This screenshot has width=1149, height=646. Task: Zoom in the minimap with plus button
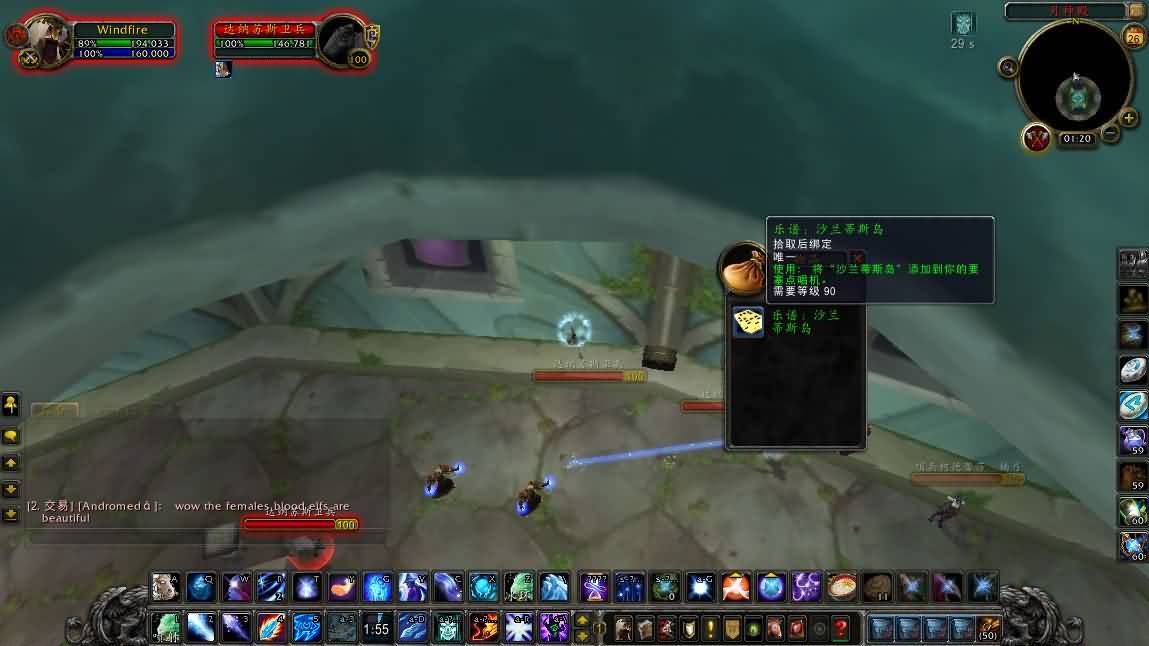click(x=1130, y=118)
